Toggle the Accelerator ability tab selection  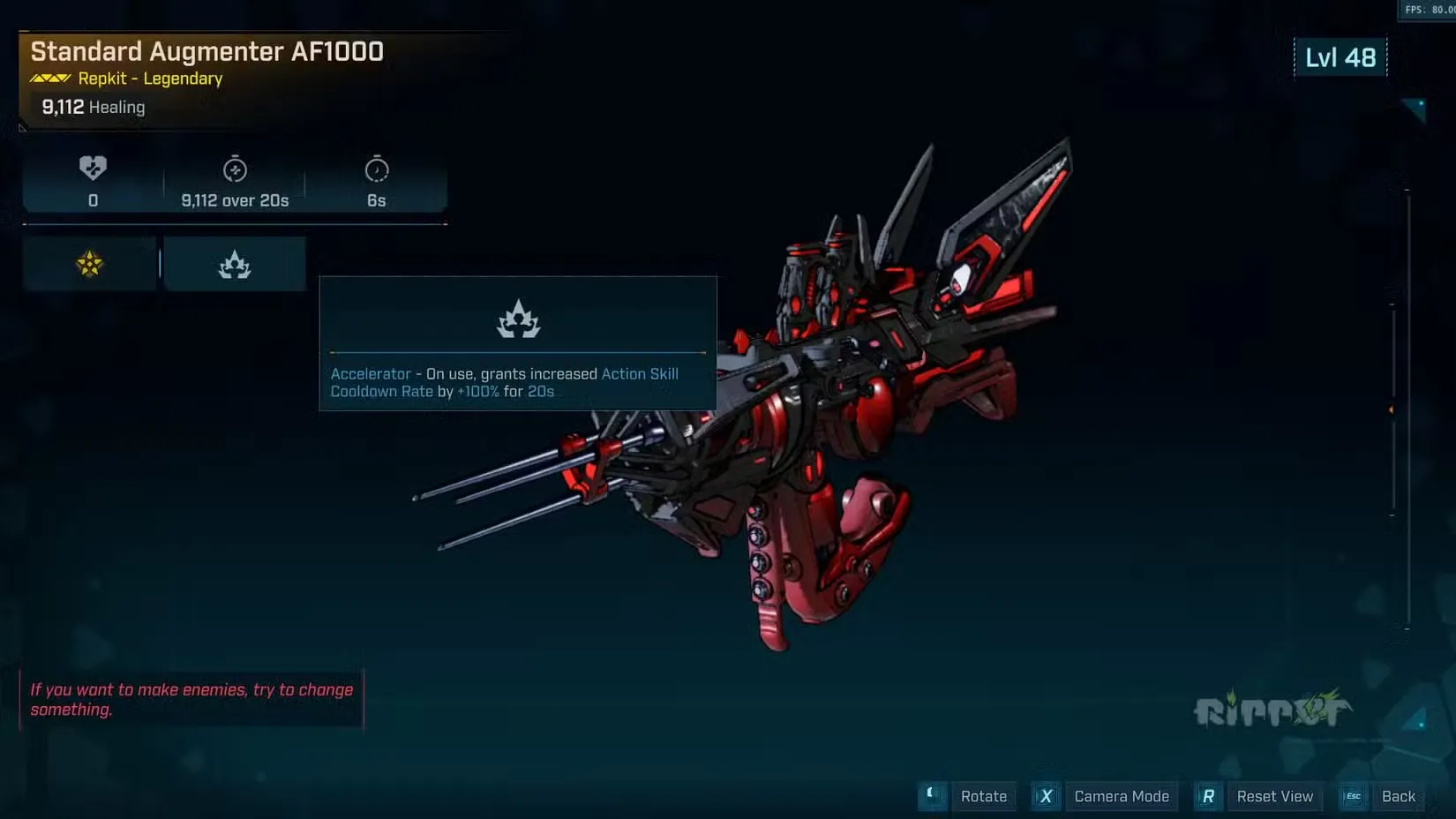click(233, 263)
